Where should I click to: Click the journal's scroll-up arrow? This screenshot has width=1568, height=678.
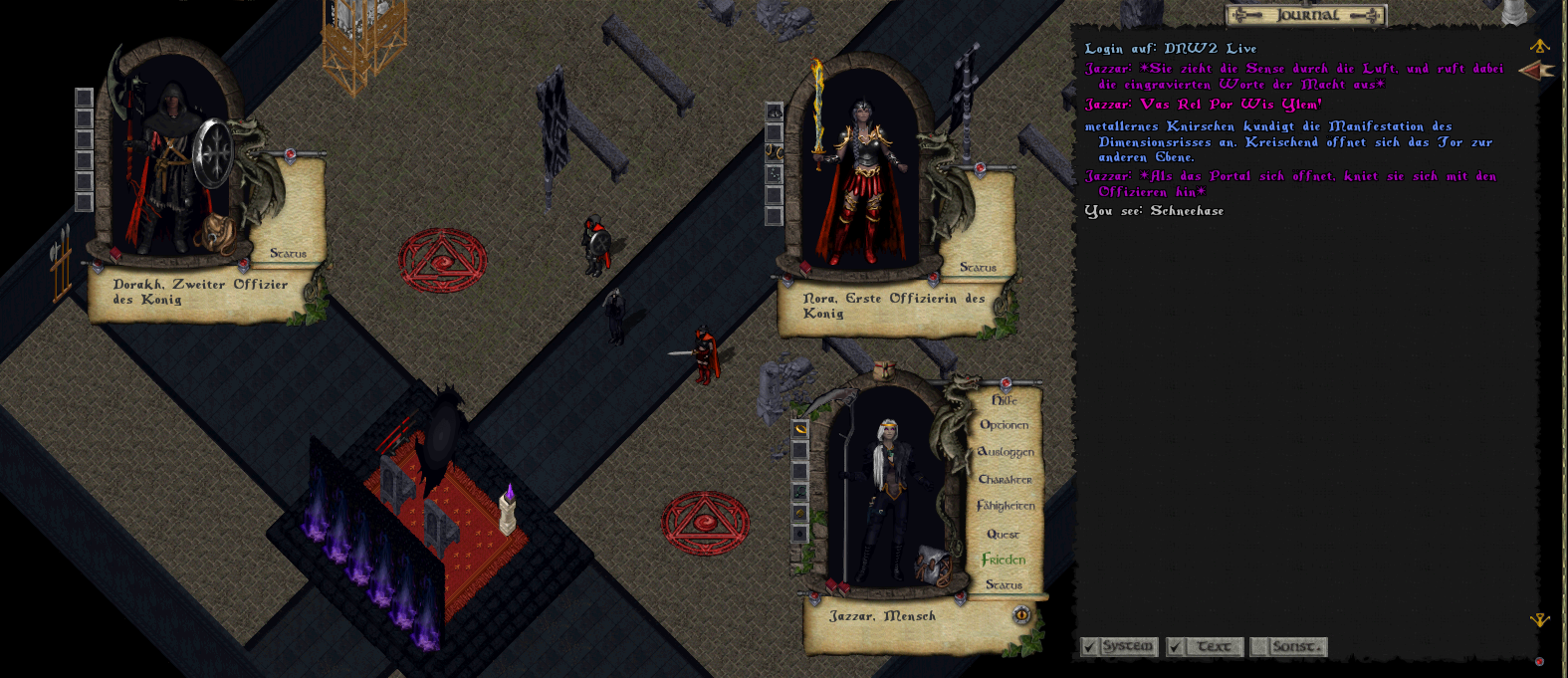tap(1539, 46)
